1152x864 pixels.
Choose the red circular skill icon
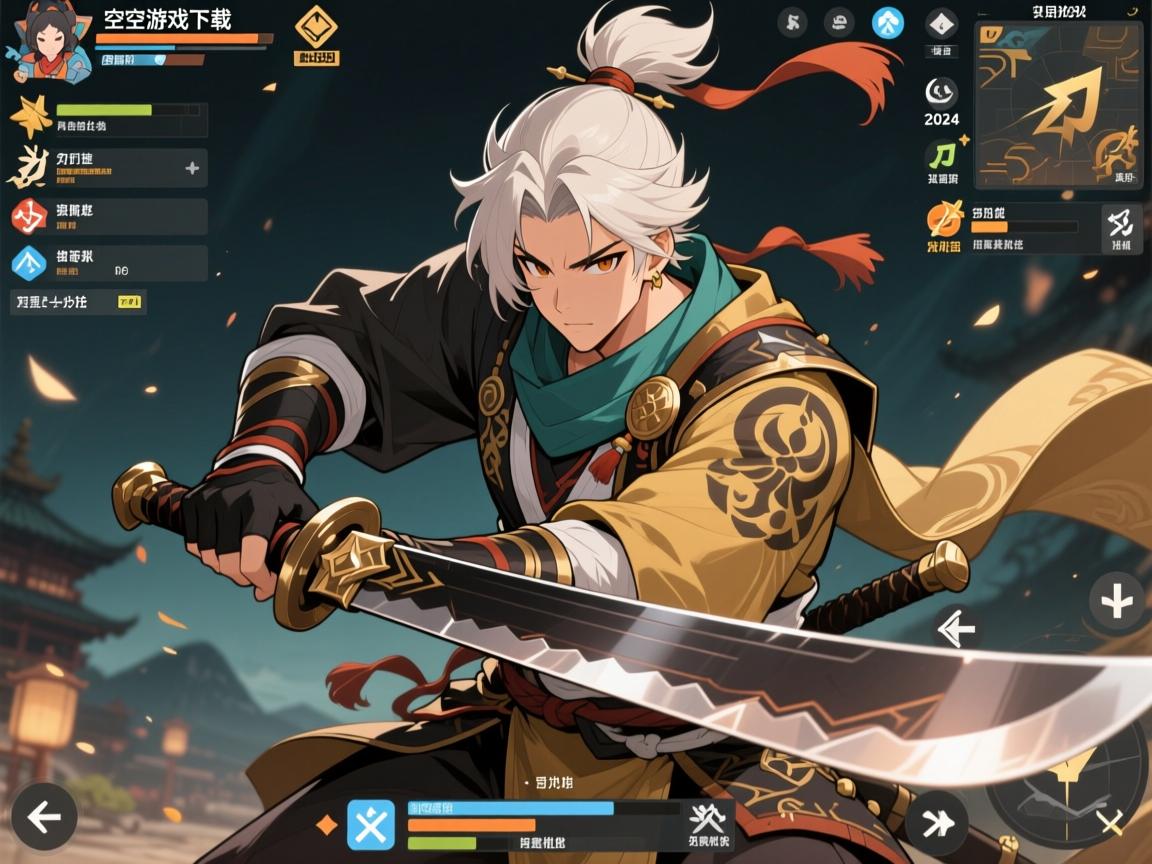(x=30, y=216)
